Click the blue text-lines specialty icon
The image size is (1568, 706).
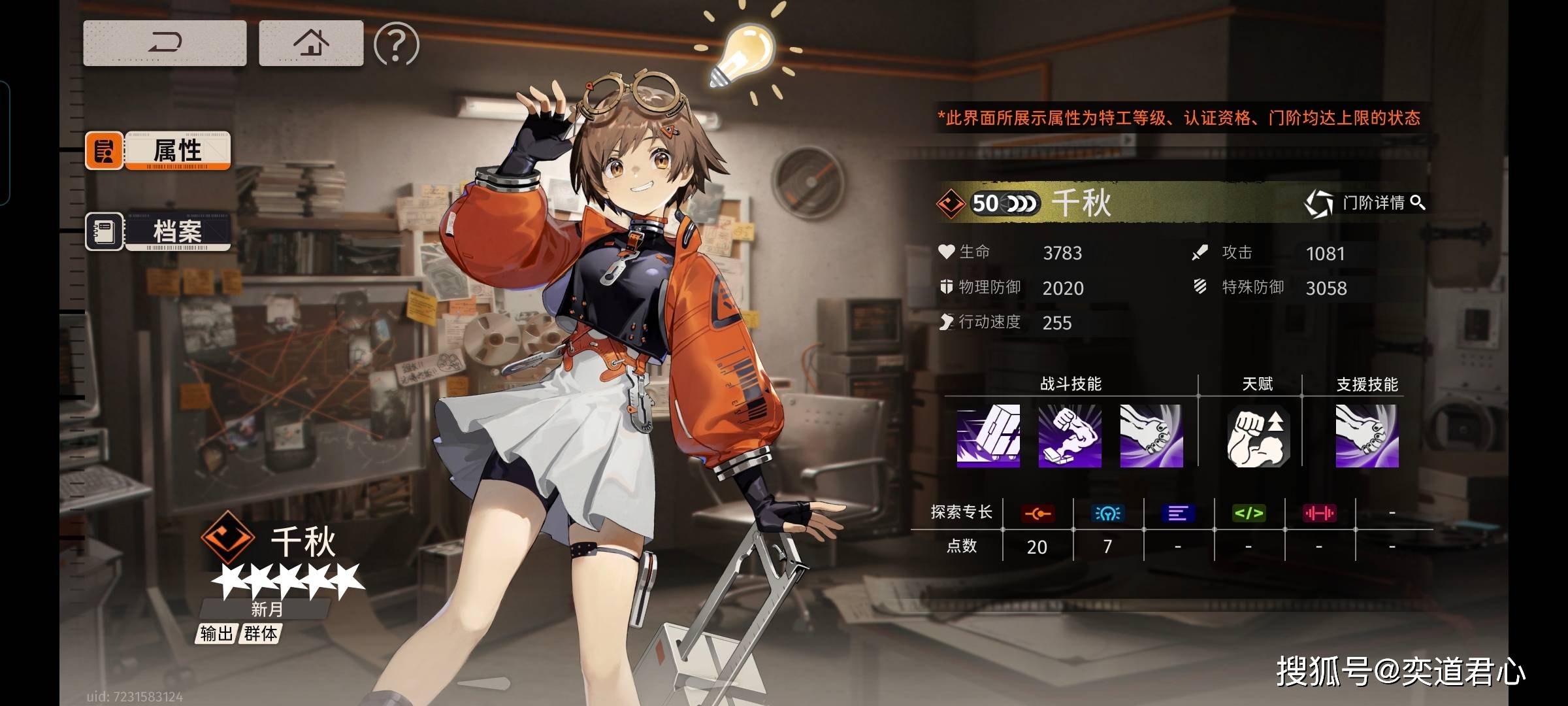(1178, 514)
